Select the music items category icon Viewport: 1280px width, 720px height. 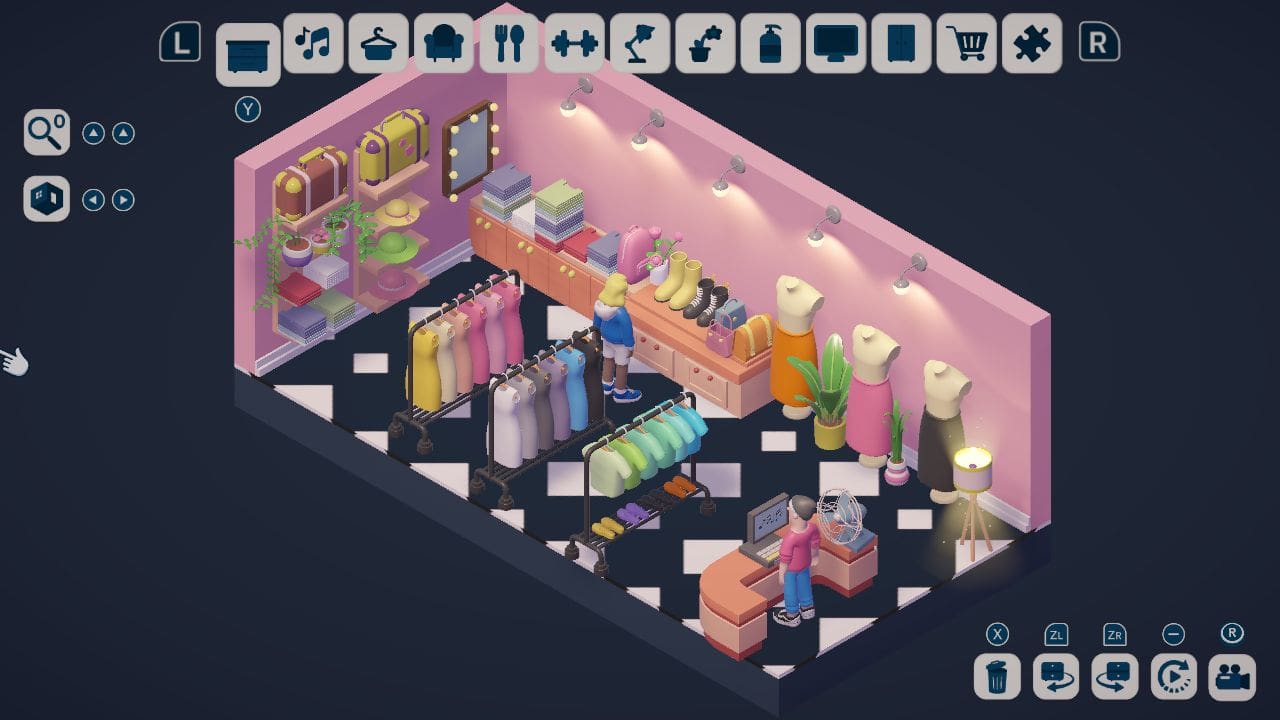(x=313, y=44)
